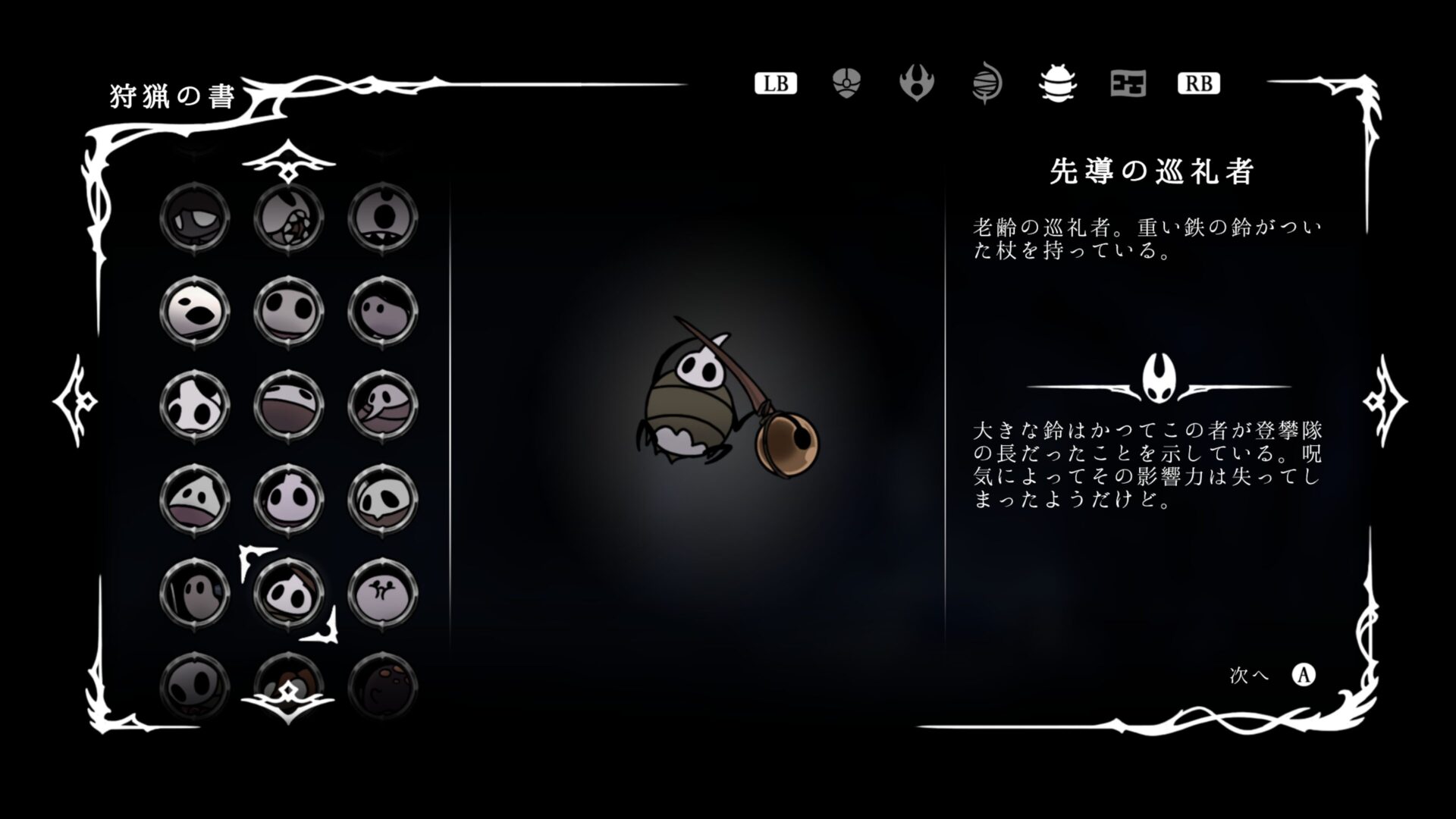Switch to the beetle Hunter's Journal tab
Screen dimensions: 1456x819
coord(1057,83)
